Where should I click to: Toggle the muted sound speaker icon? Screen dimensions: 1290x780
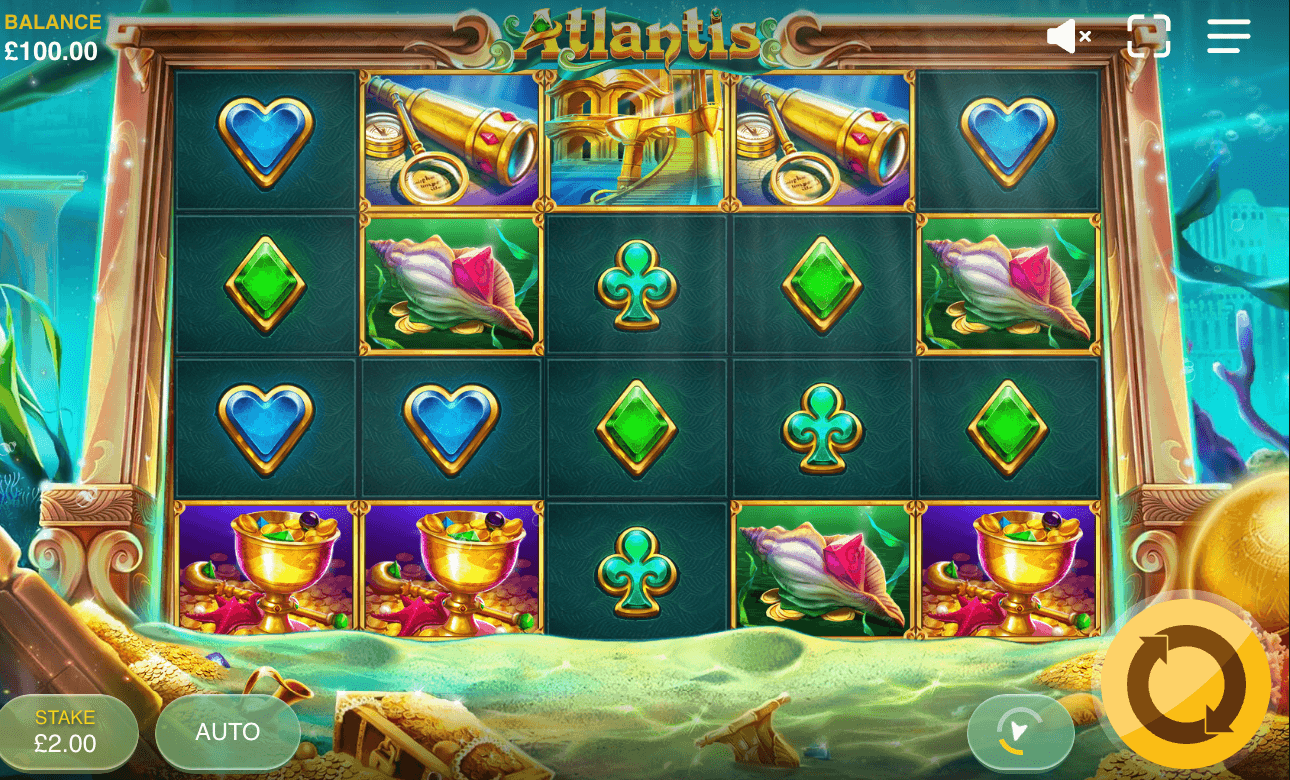pyautogui.click(x=1068, y=37)
